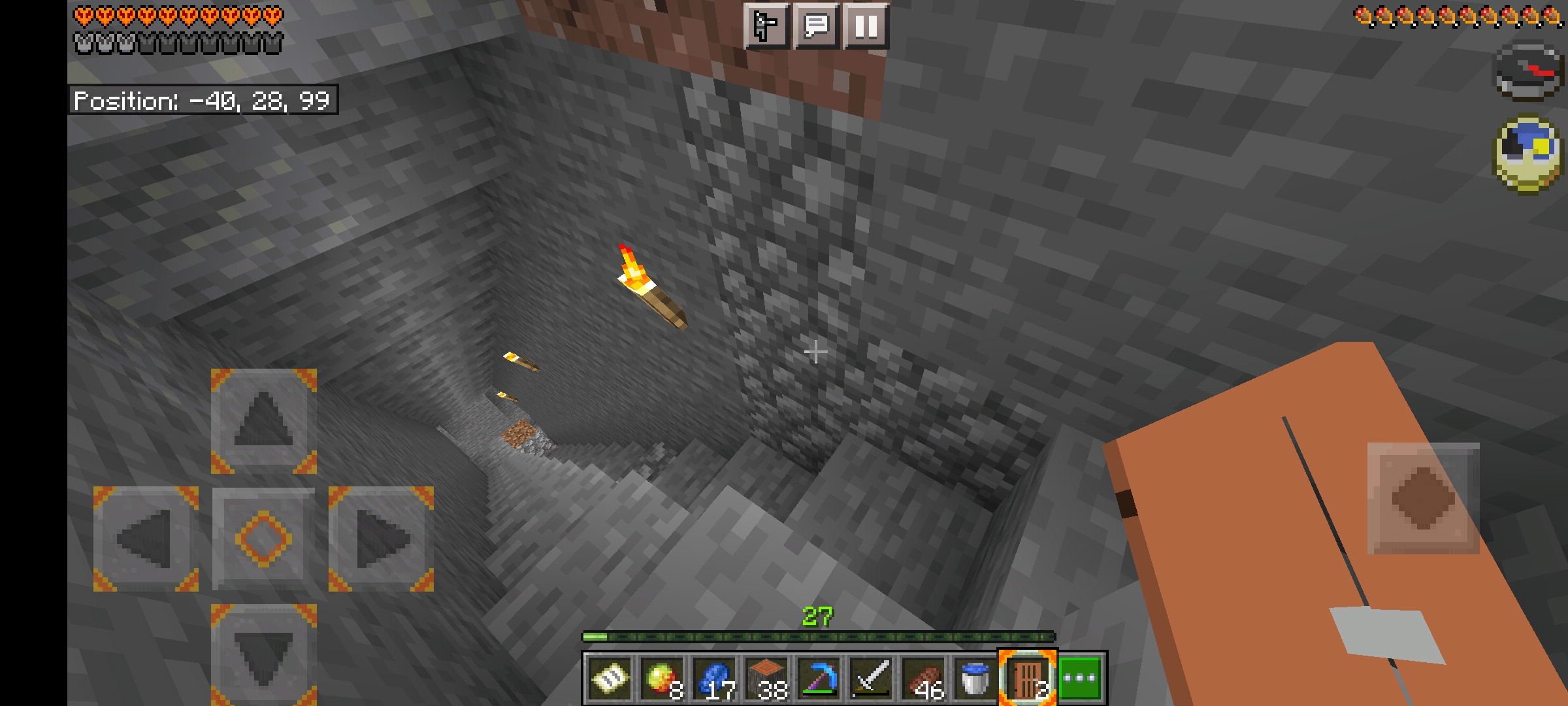Screen dimensions: 1568x706
Task: Select the wooden door hotbar slot
Action: click(x=1027, y=679)
